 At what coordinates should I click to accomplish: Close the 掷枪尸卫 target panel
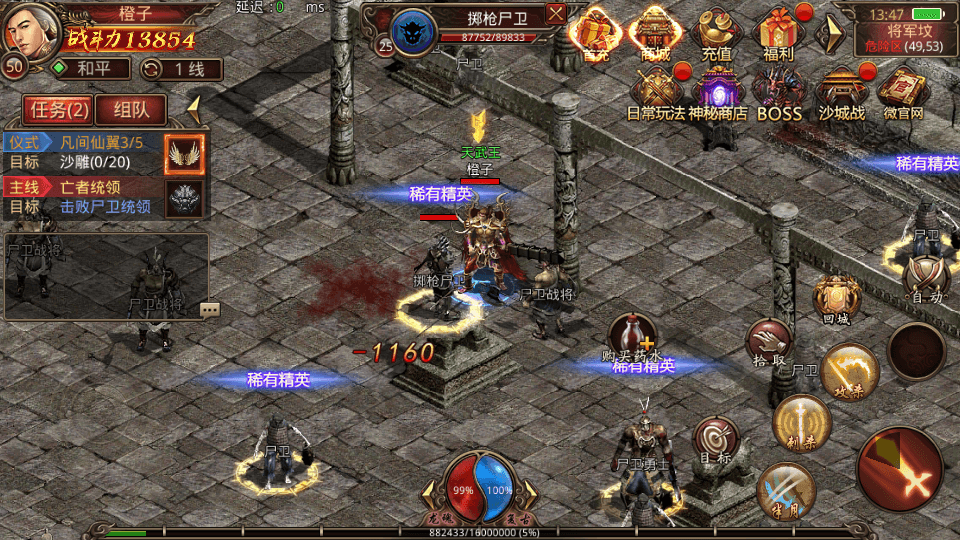(x=556, y=13)
